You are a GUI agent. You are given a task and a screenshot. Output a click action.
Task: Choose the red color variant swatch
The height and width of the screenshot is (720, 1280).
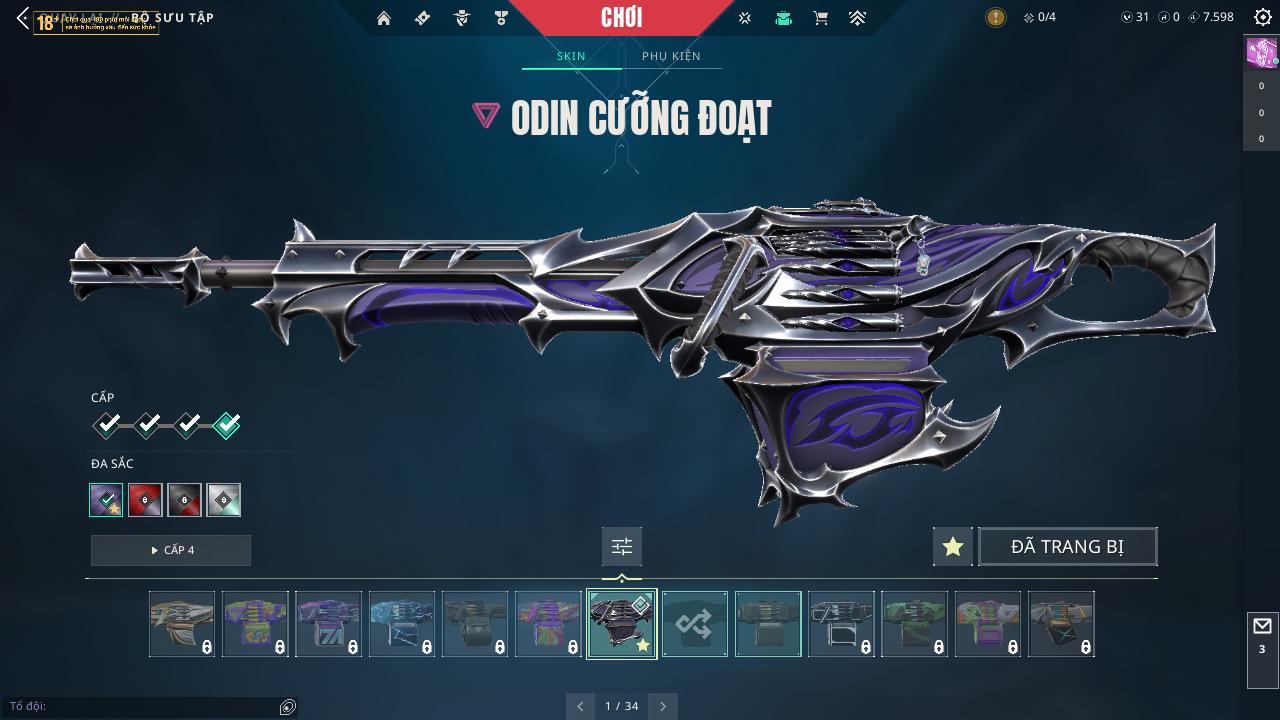point(145,500)
